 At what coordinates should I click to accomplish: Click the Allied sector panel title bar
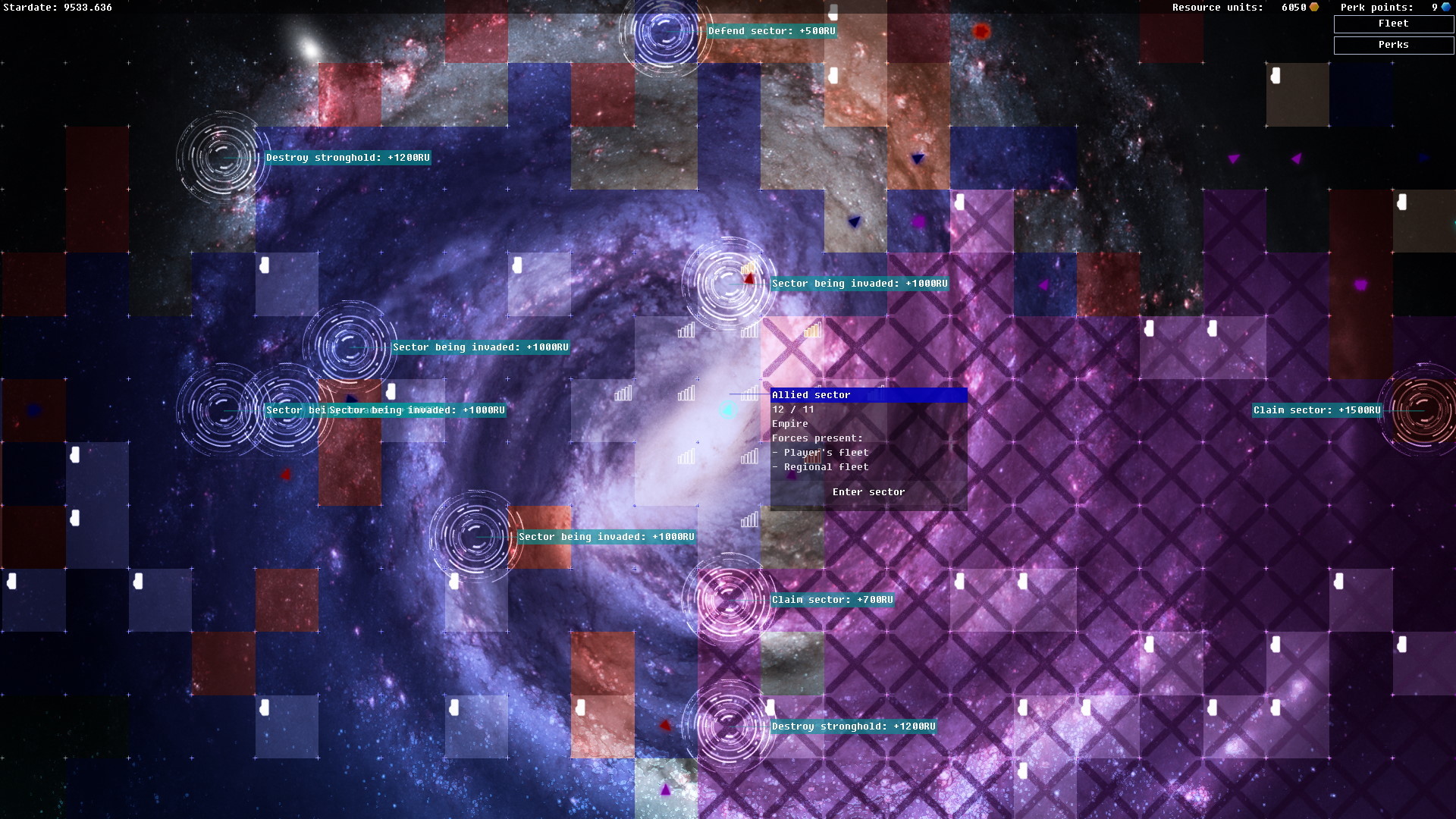coord(868,395)
